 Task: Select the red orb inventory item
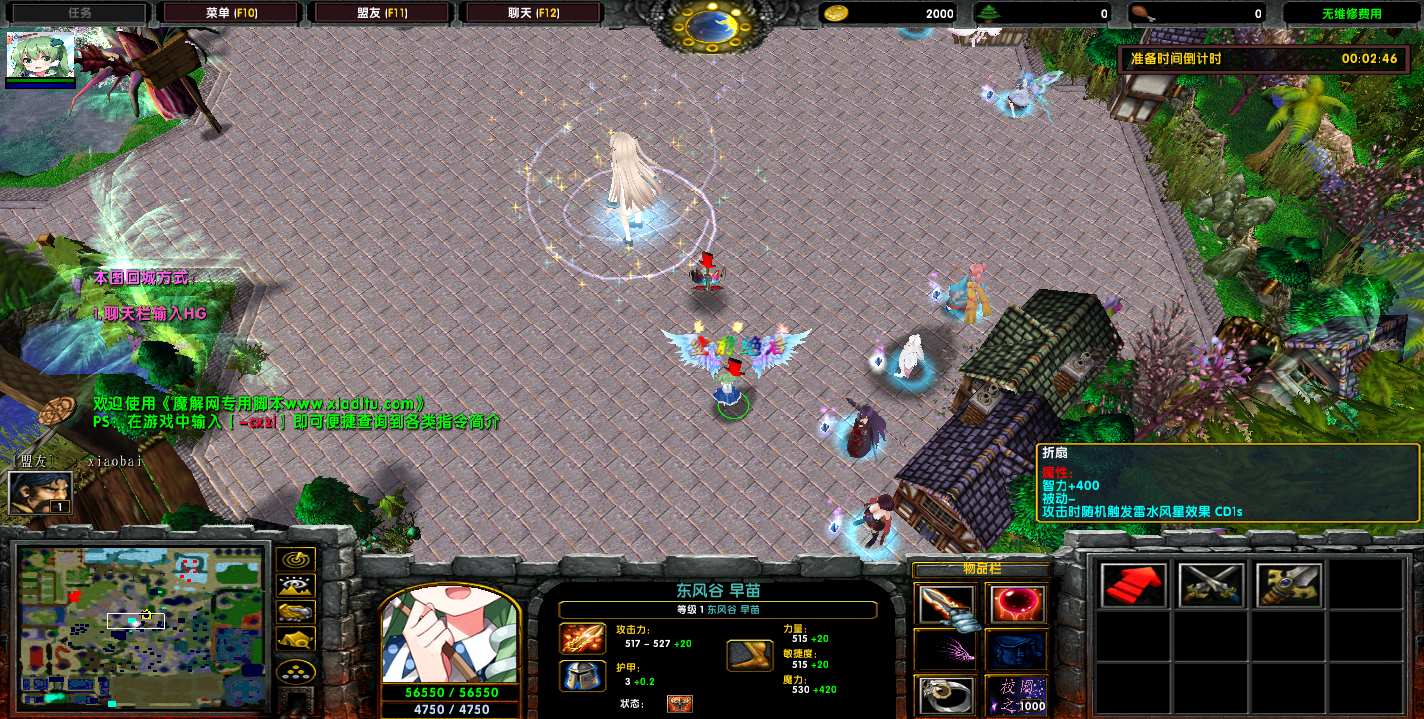click(x=1016, y=606)
